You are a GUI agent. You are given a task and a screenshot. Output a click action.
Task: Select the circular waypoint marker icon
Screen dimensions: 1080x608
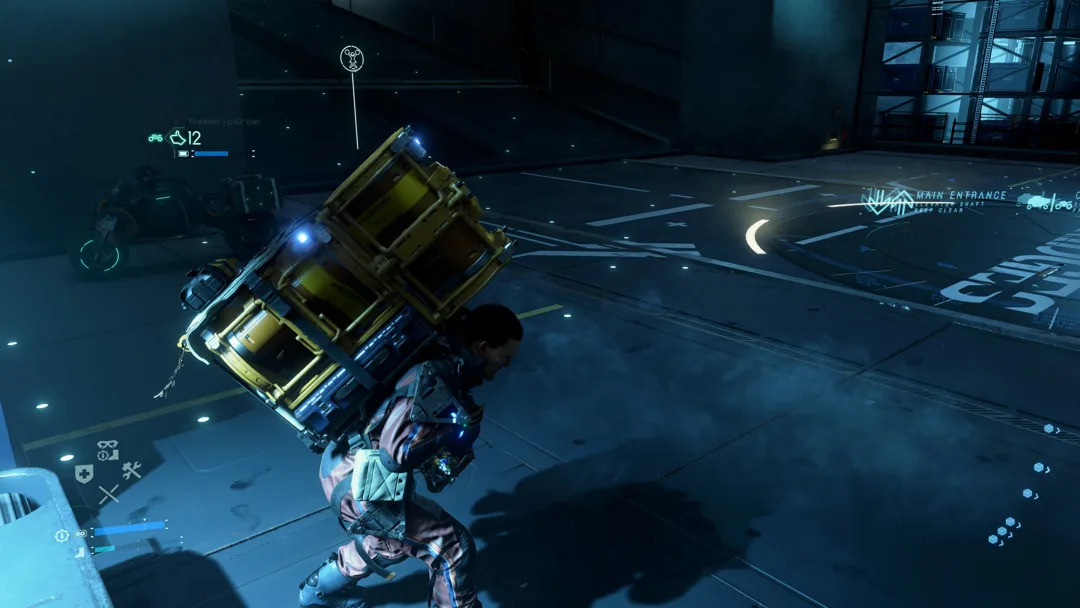click(x=352, y=58)
